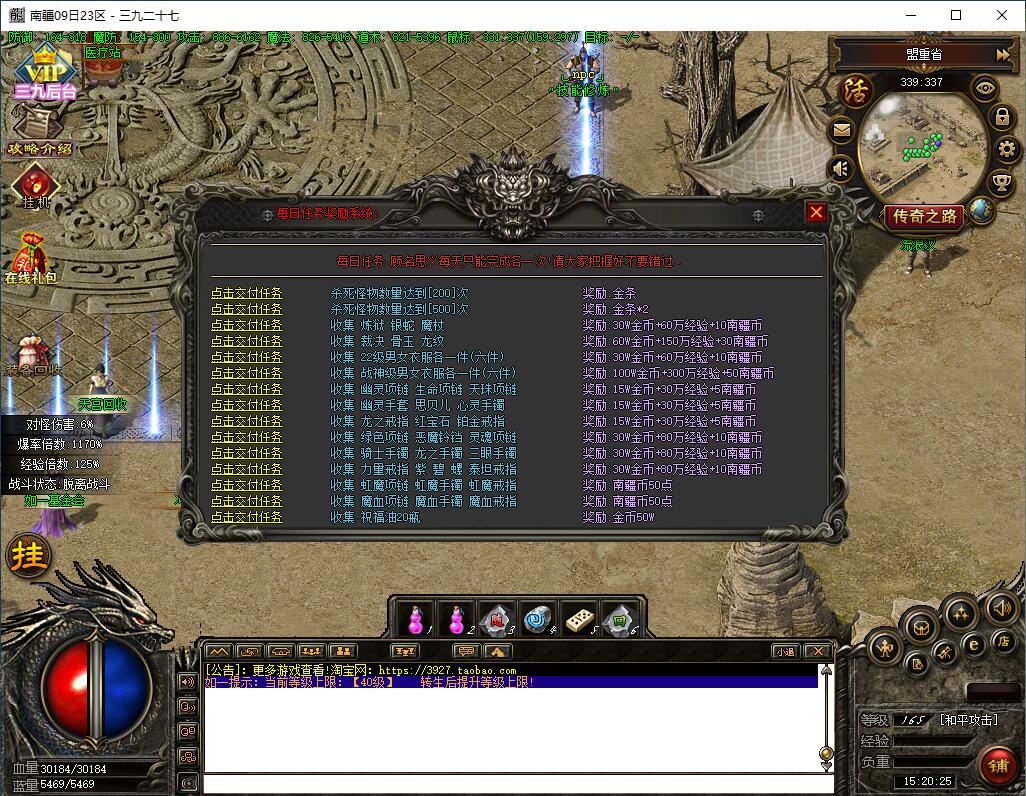Toggle the round golden 挂 button
This screenshot has height=796, width=1026.
click(29, 555)
